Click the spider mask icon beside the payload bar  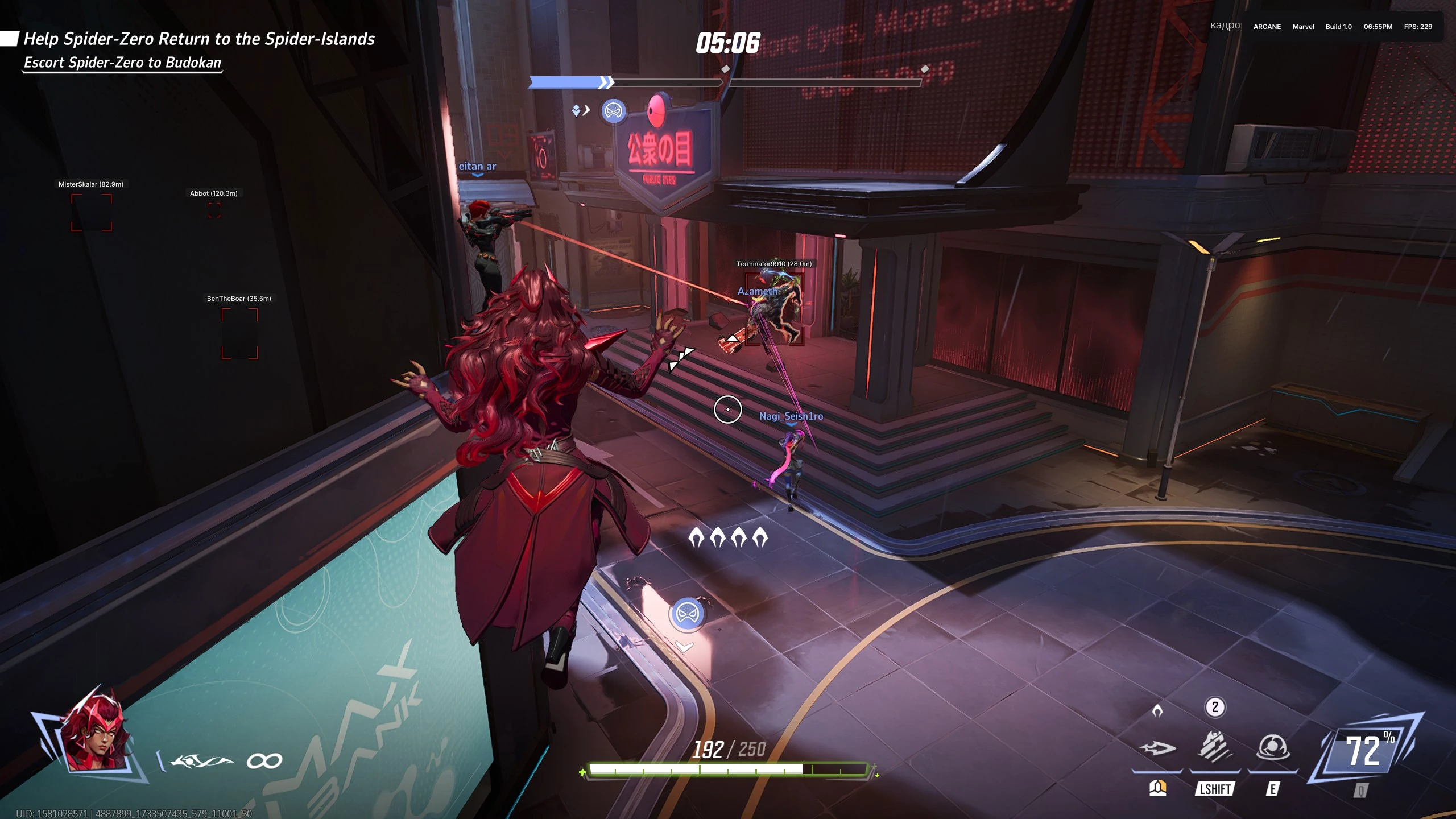[613, 111]
